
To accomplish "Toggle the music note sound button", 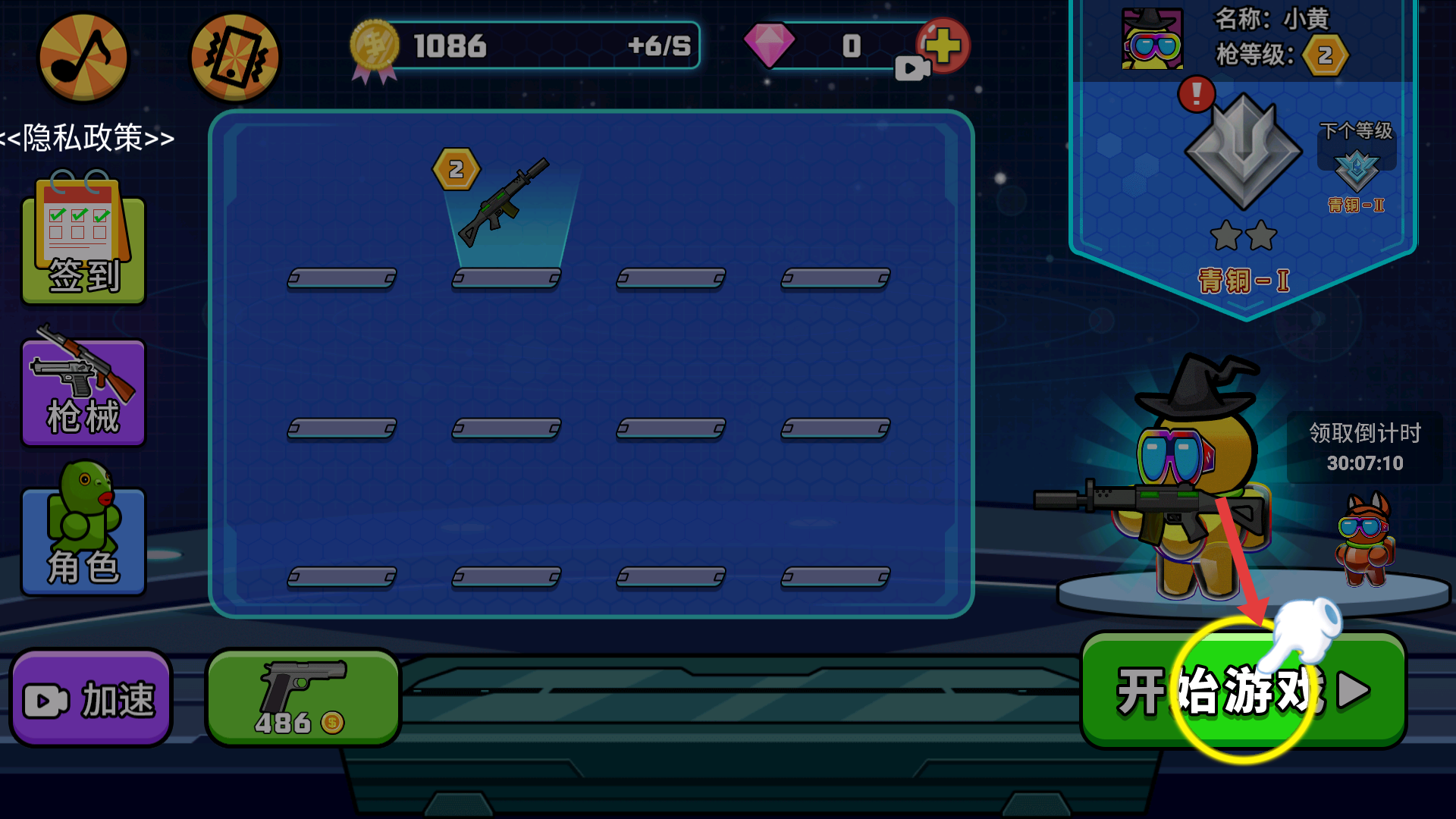I will click(83, 58).
